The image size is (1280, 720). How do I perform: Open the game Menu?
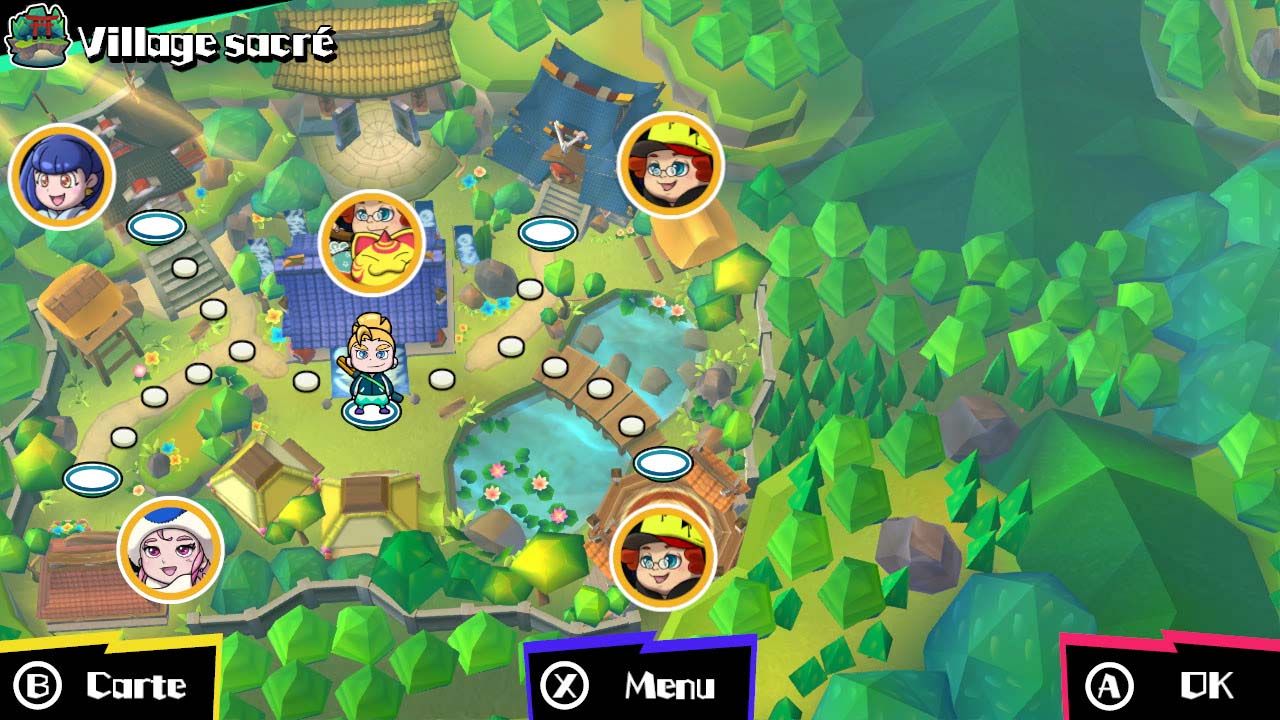640,685
